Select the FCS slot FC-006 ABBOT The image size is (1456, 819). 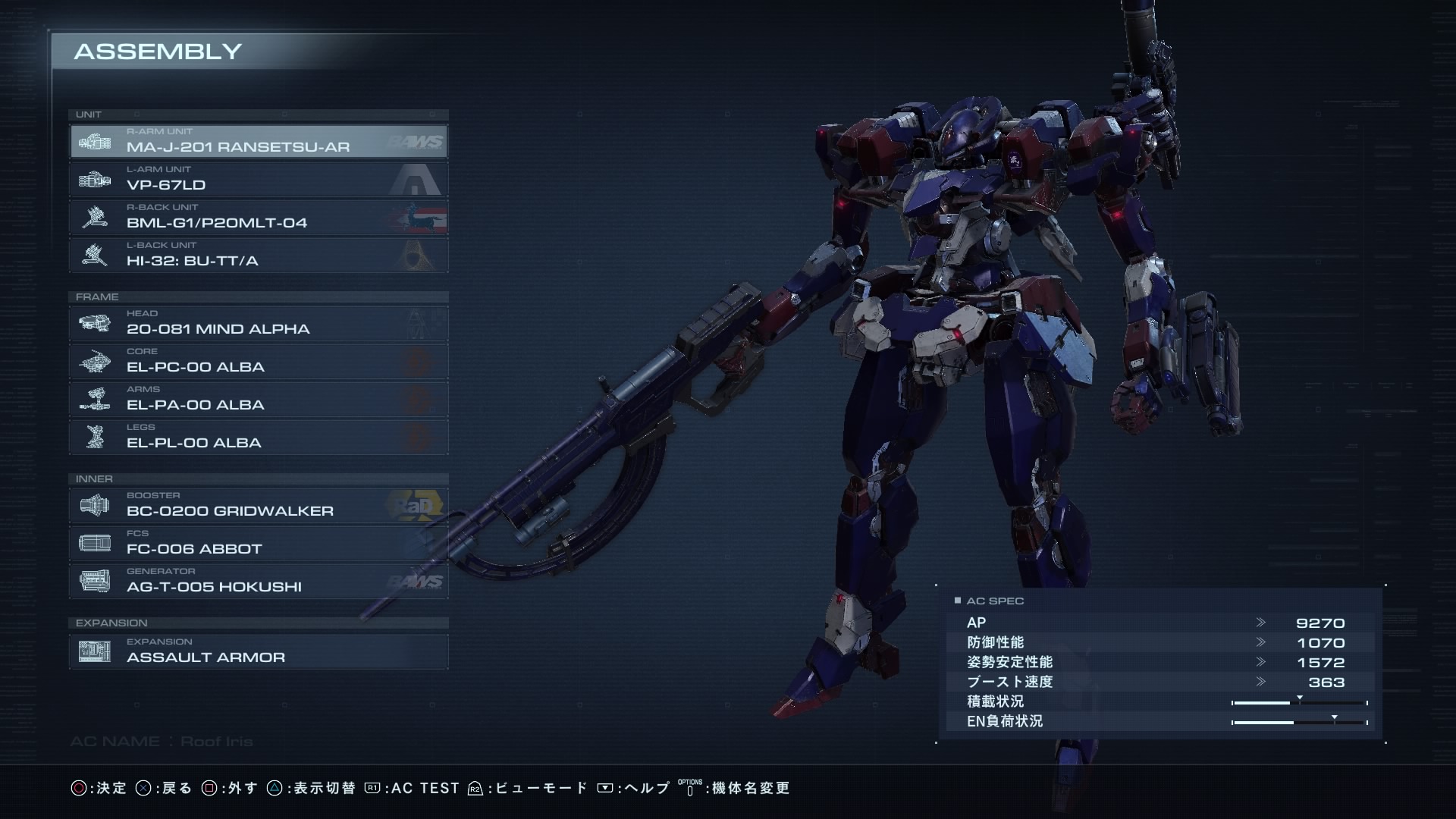[x=259, y=543]
